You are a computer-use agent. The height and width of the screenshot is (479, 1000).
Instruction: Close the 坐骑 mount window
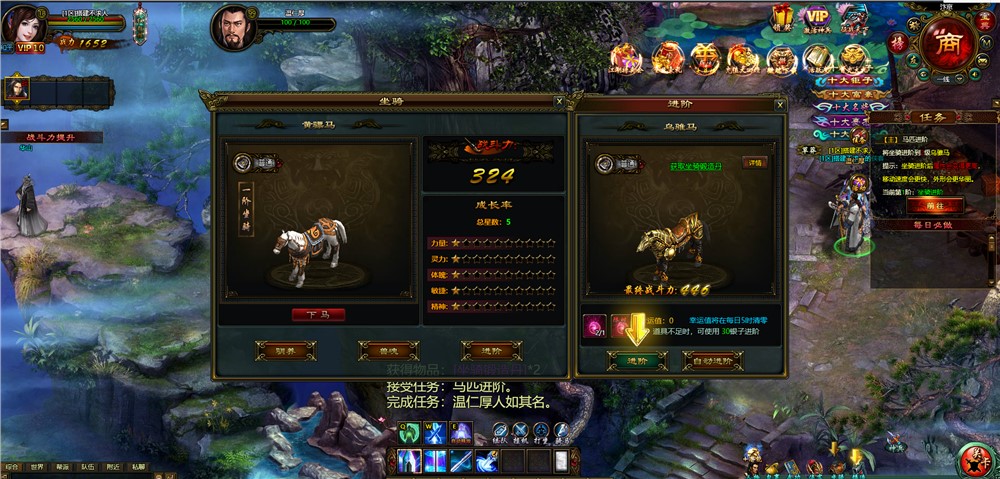(x=559, y=101)
